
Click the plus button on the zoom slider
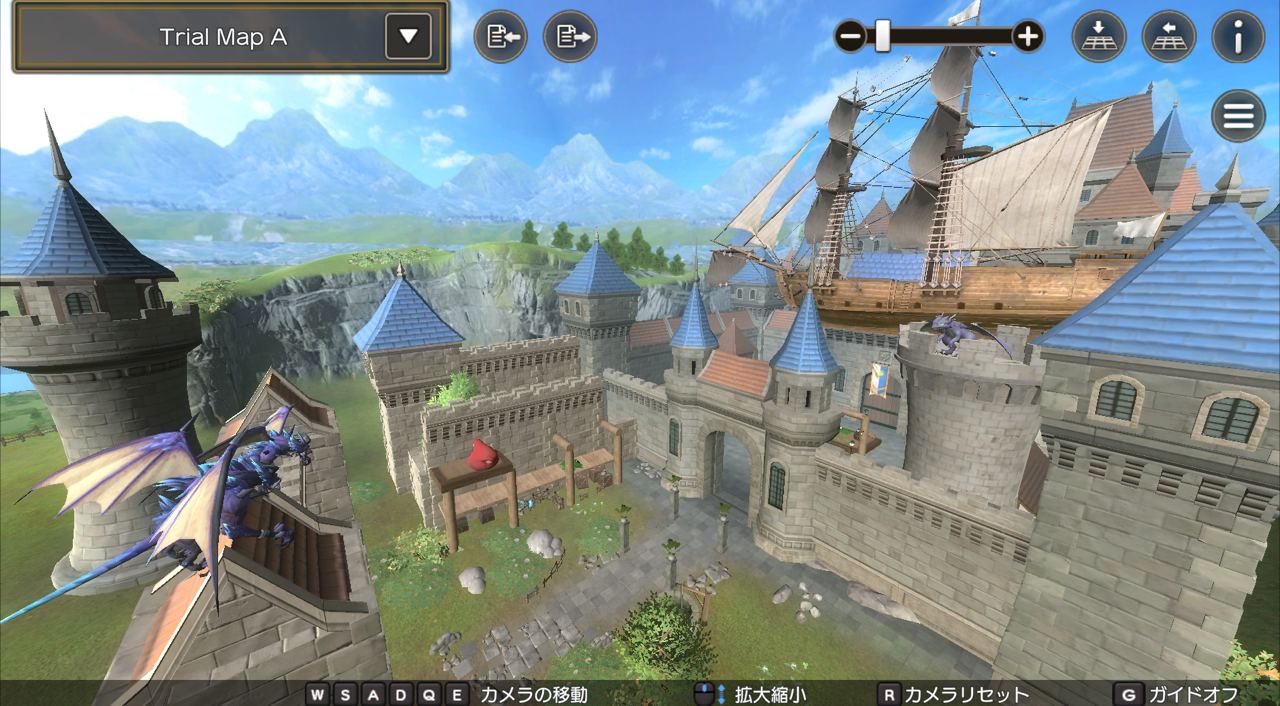[x=1028, y=37]
